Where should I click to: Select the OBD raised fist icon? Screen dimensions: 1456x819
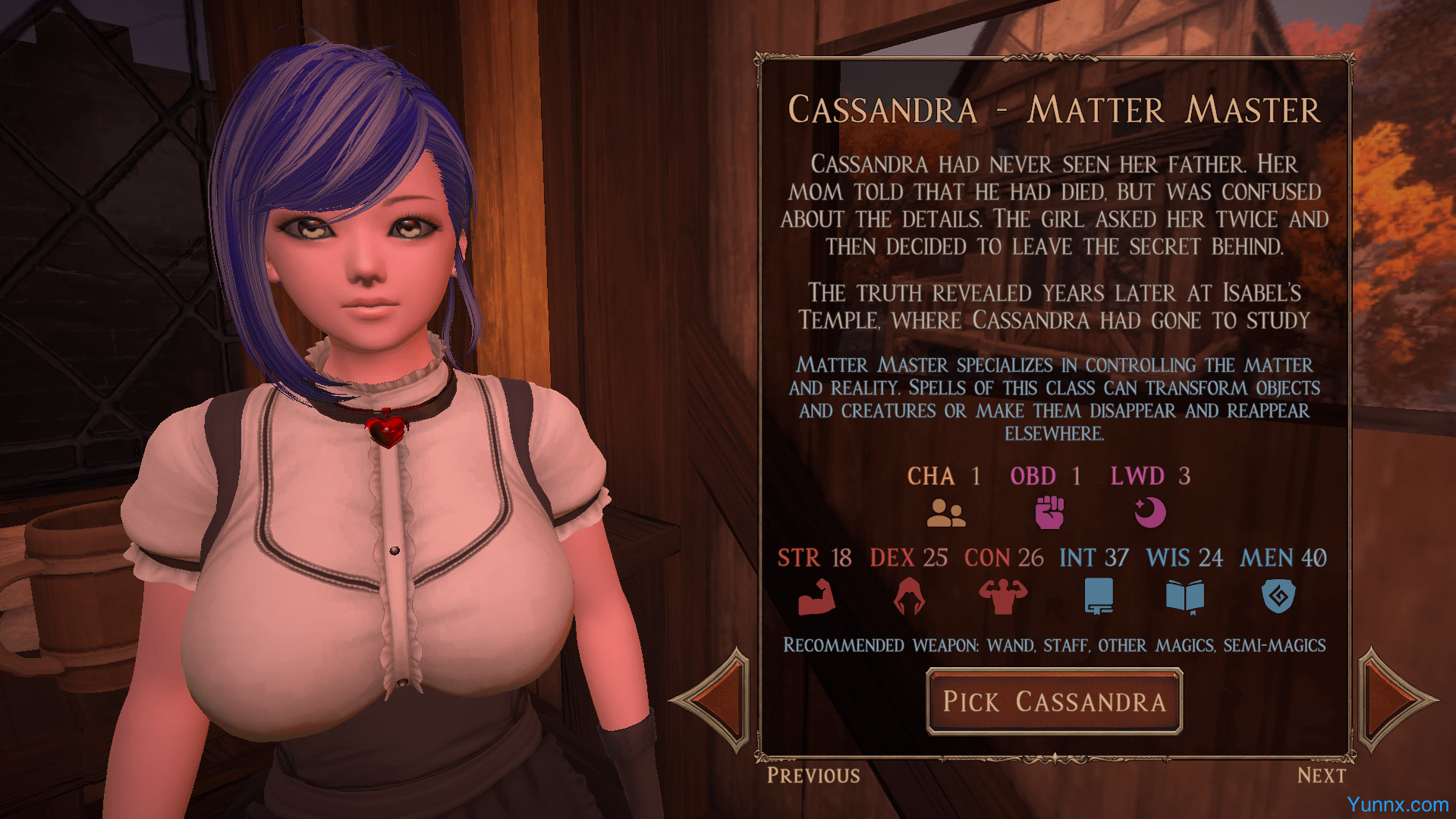coord(1049,512)
